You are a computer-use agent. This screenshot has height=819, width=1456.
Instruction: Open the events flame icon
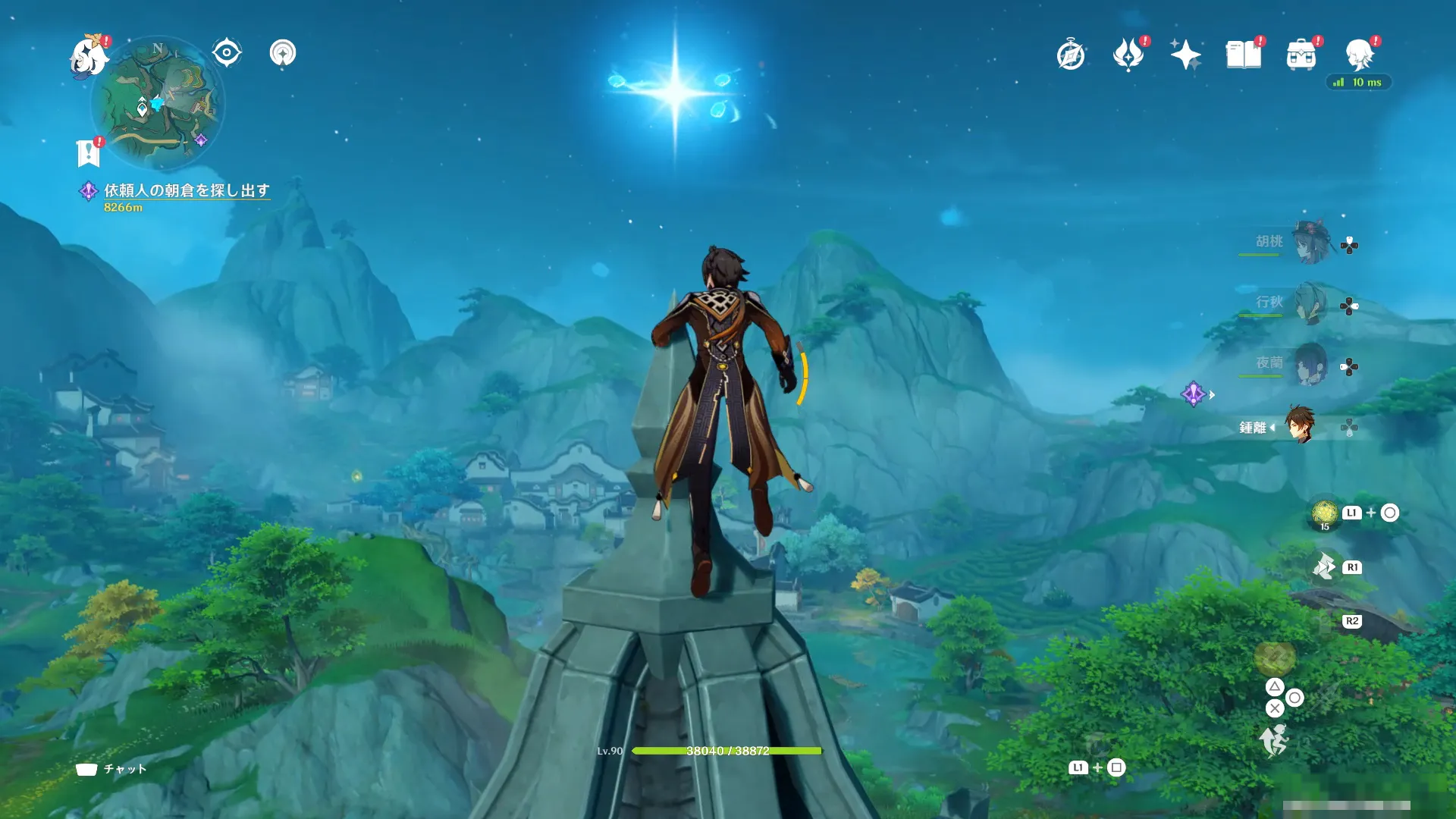[1128, 55]
